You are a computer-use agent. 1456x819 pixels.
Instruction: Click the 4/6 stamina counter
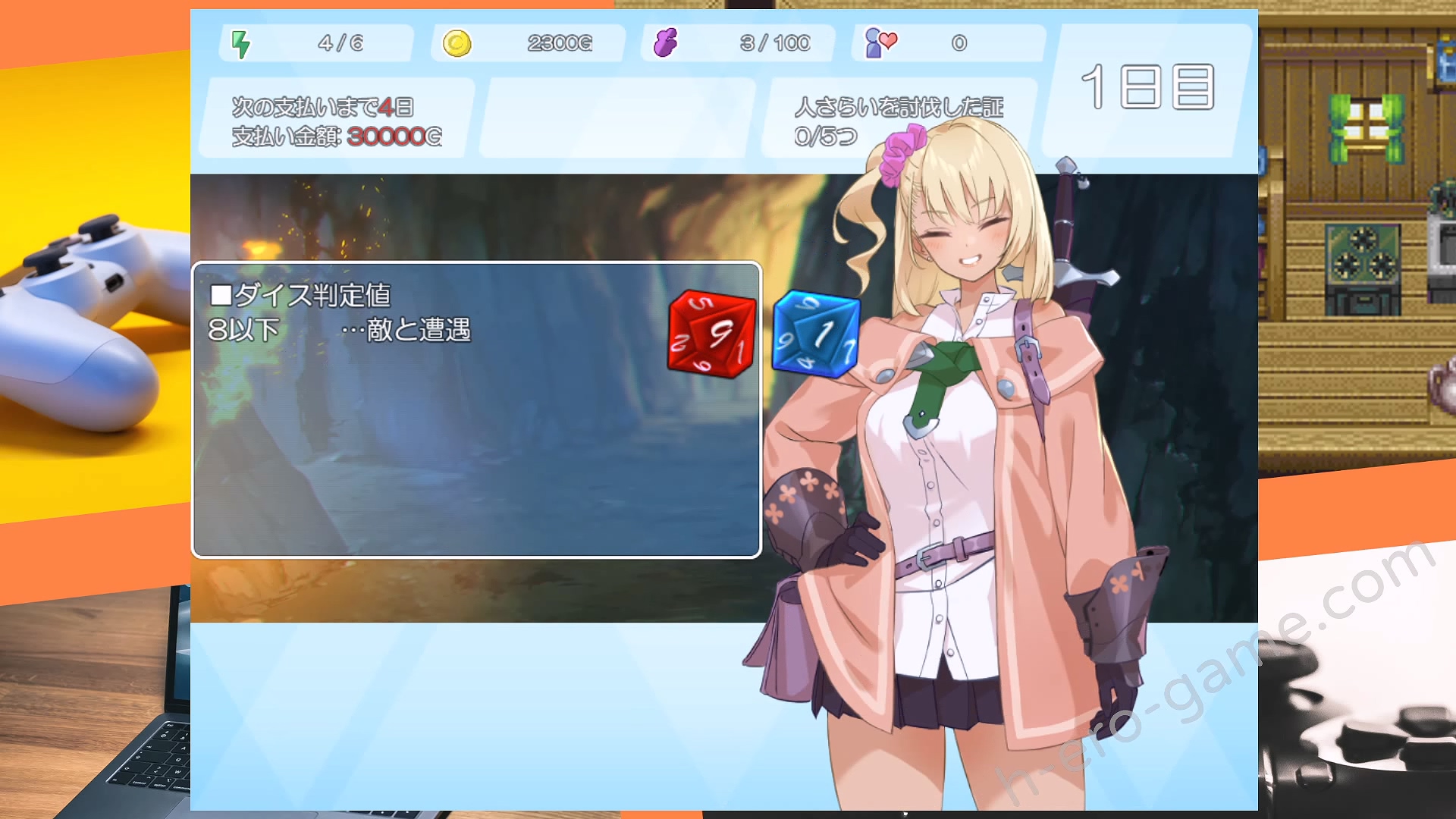coord(339,43)
